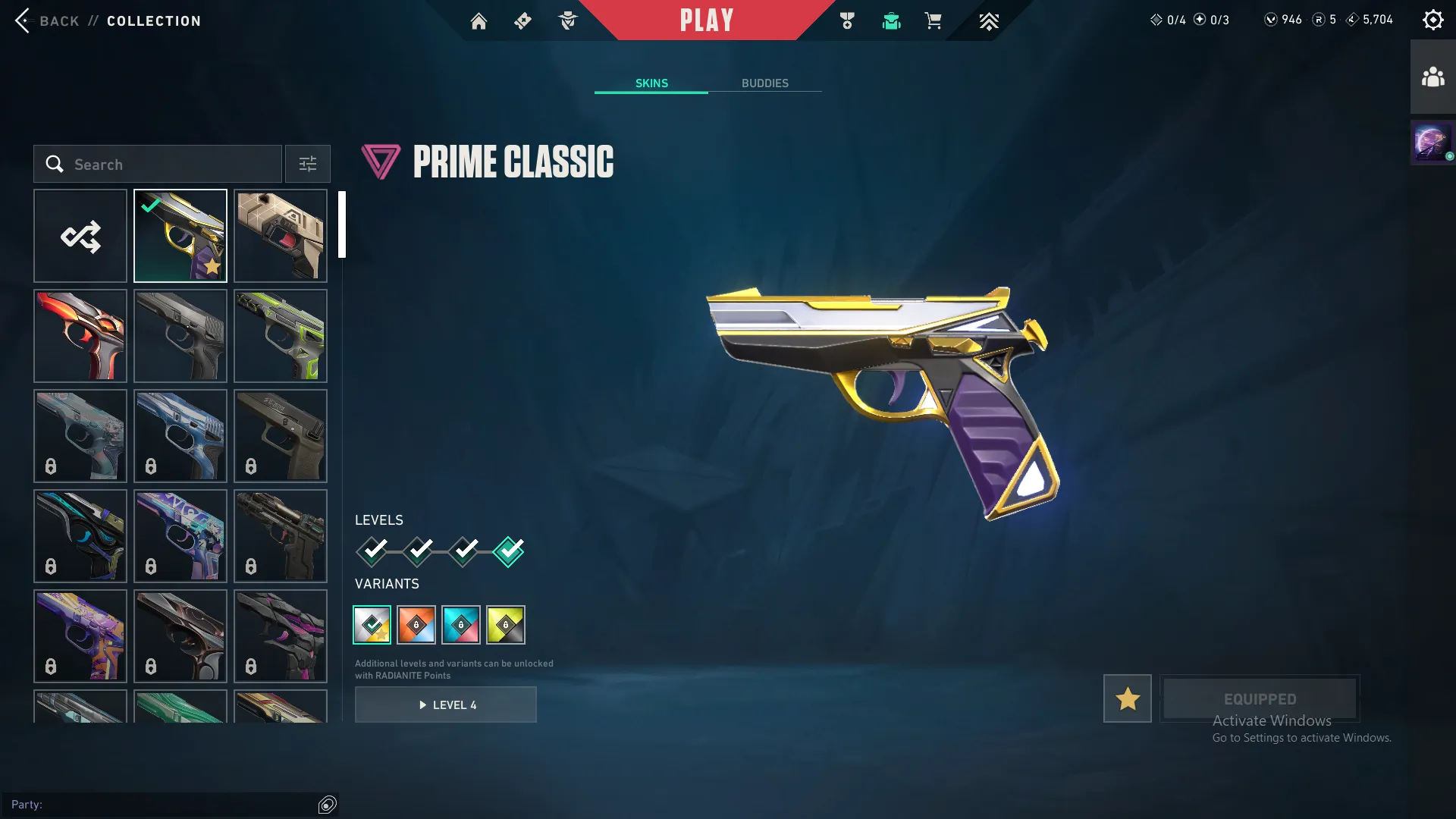
Task: Select the fourth level checkpoint marker
Action: (509, 552)
